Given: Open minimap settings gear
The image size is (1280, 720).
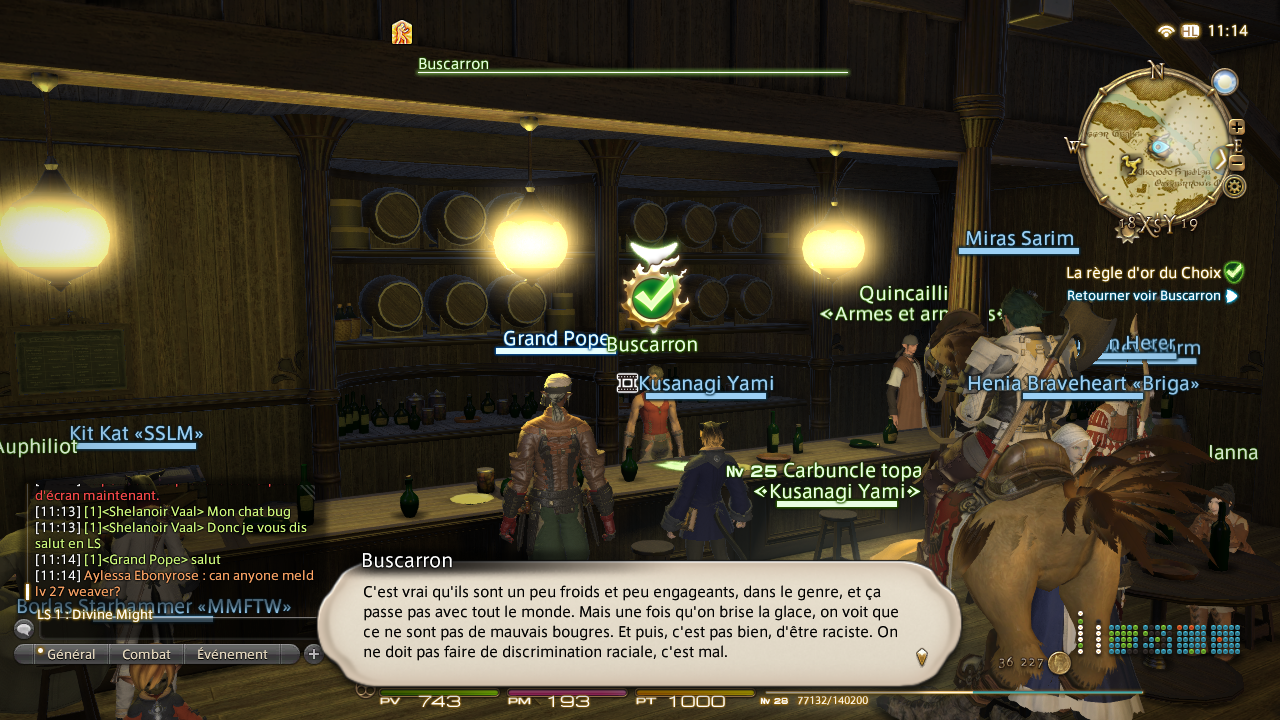Looking at the screenshot, I should click(x=1235, y=186).
